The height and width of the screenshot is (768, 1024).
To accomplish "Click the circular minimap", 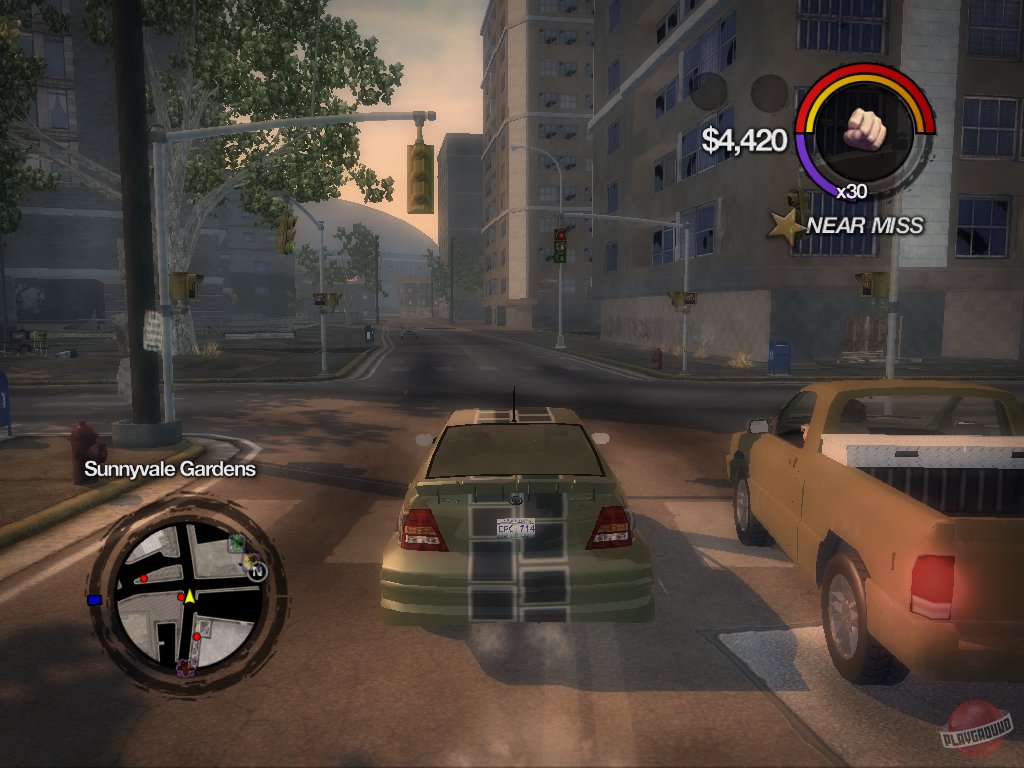I will click(x=187, y=596).
